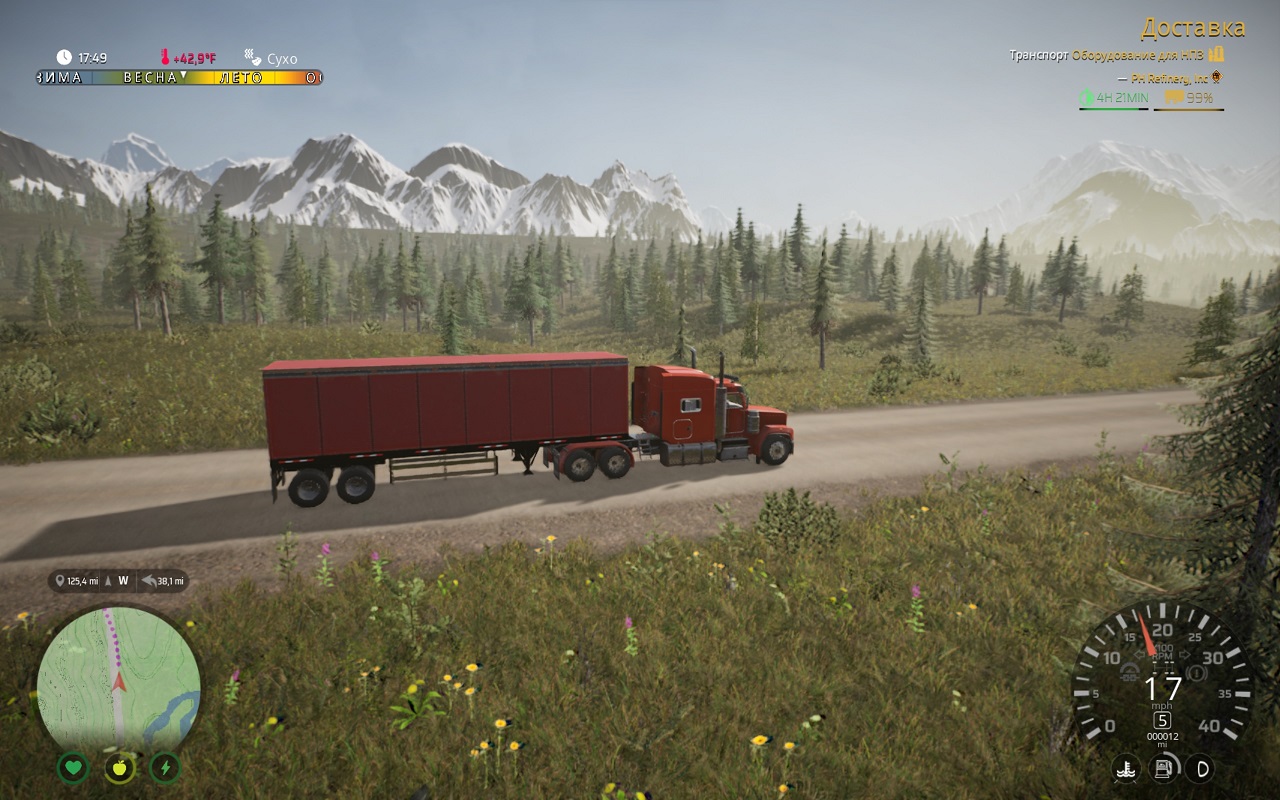
Task: Click the weather icon next to Сухо
Action: pos(250,58)
